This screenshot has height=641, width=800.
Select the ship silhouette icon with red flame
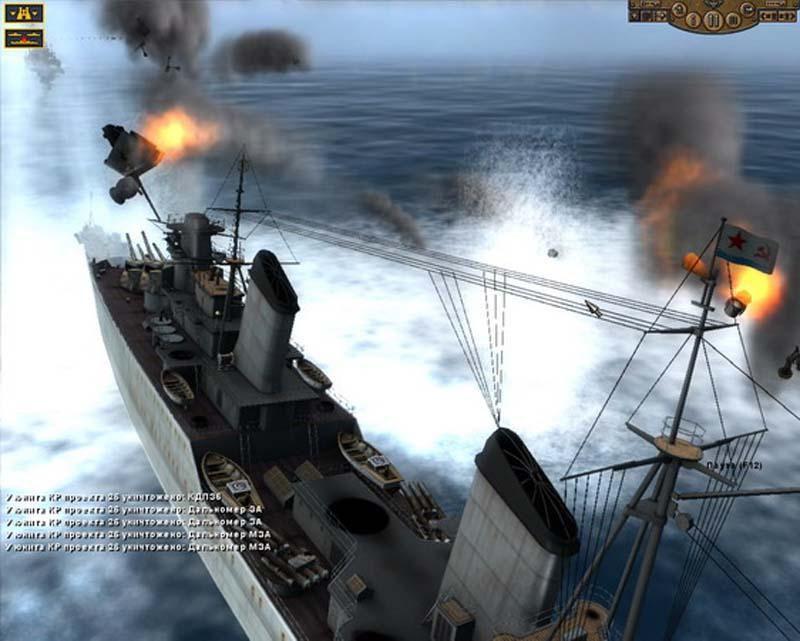(24, 38)
